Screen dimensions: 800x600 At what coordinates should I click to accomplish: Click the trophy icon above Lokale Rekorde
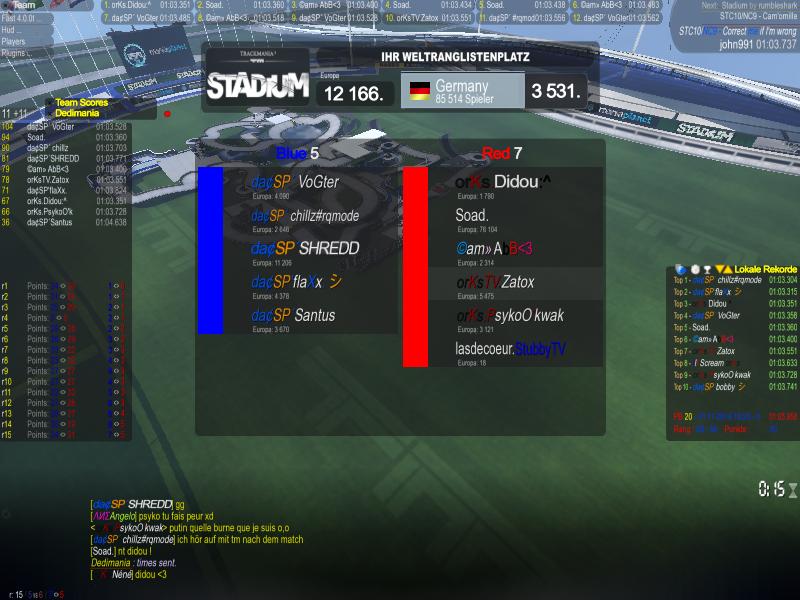tap(707, 269)
